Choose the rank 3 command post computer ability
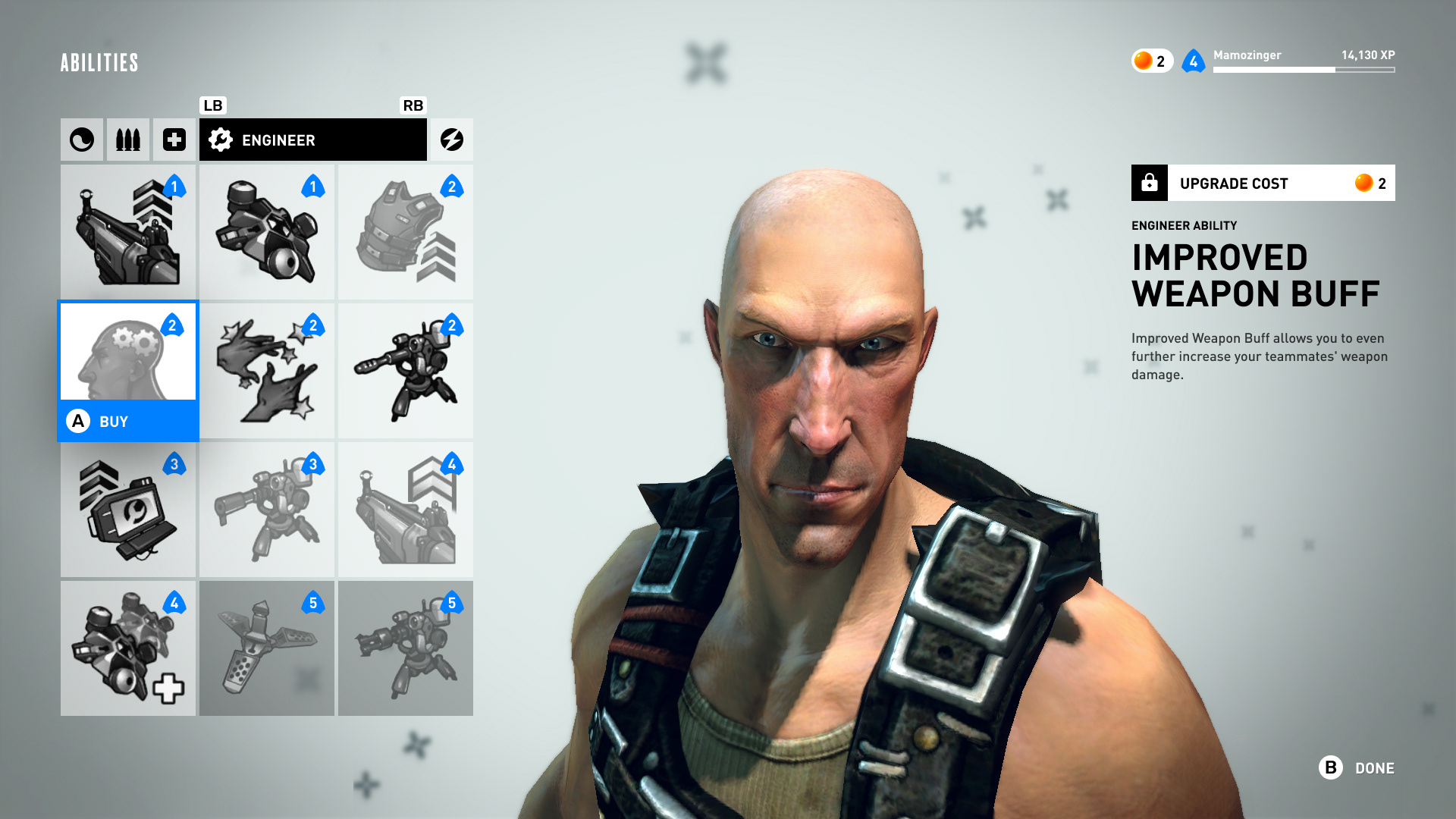 (x=127, y=510)
